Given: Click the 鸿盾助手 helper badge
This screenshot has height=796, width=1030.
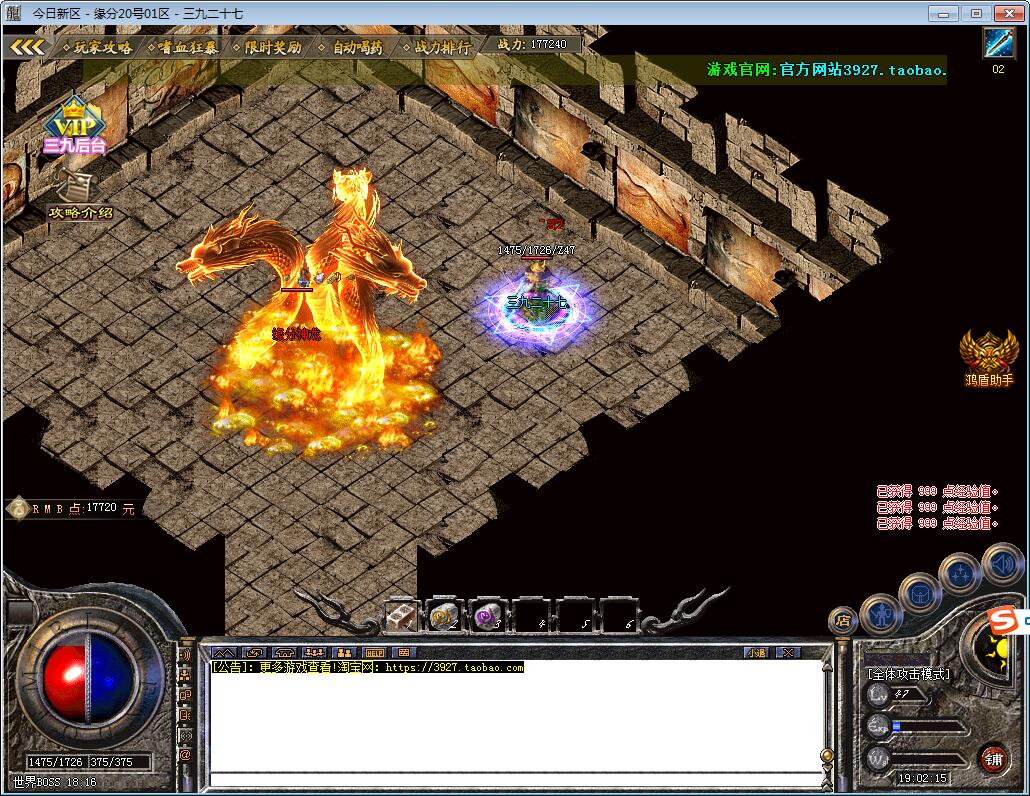Looking at the screenshot, I should [x=988, y=357].
